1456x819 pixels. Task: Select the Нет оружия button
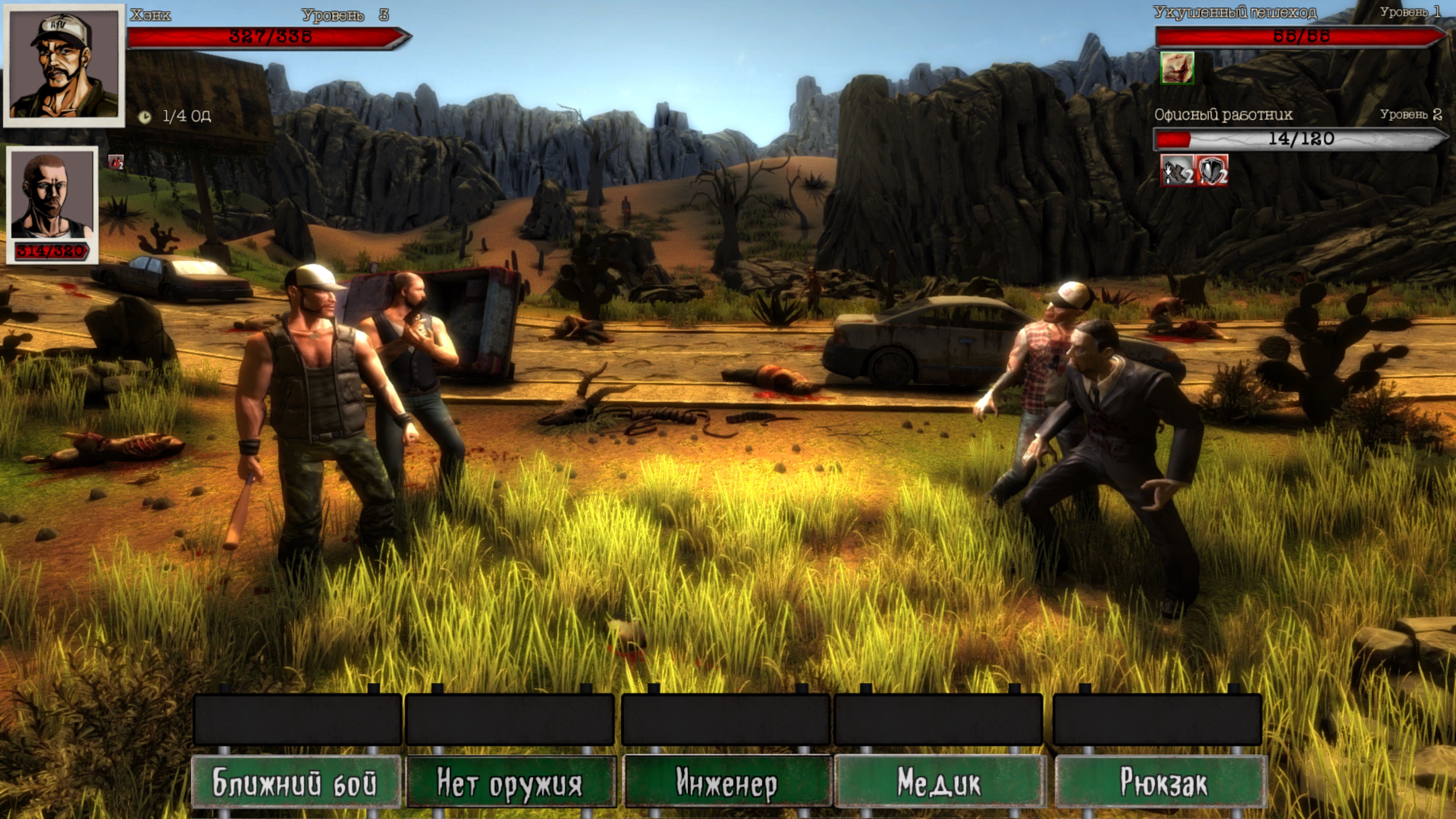pos(510,782)
